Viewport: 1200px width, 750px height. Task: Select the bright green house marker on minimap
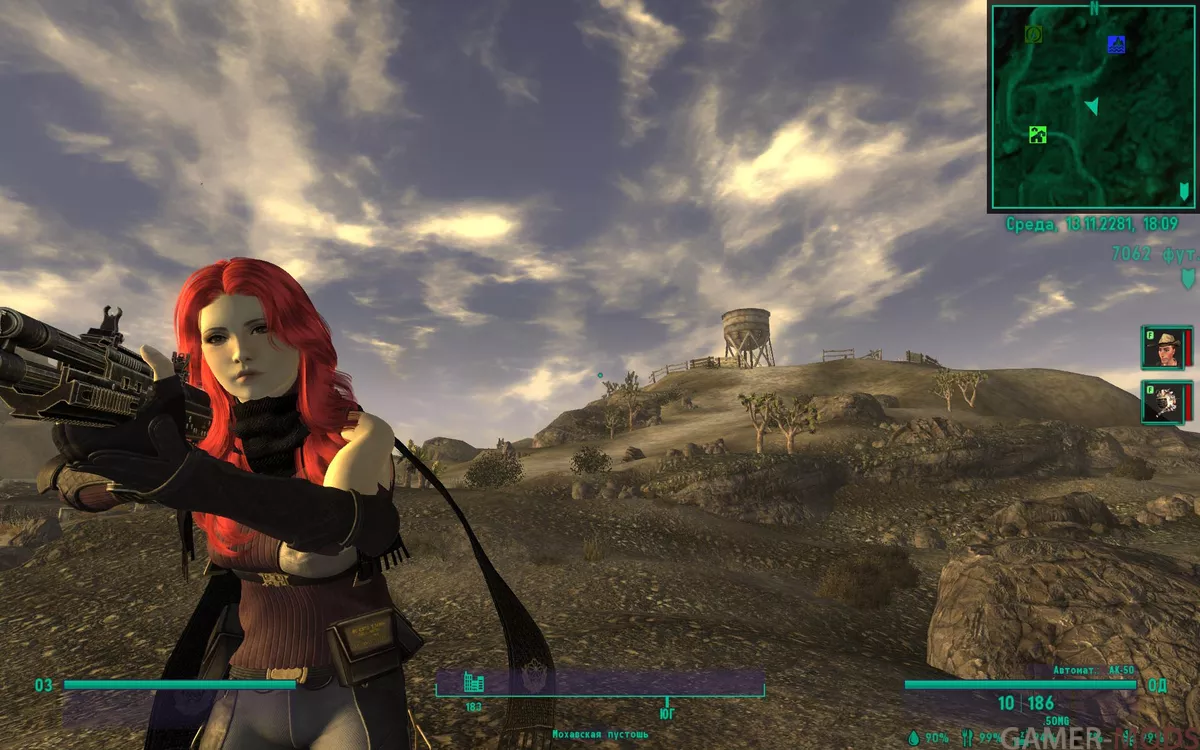pyautogui.click(x=1037, y=135)
